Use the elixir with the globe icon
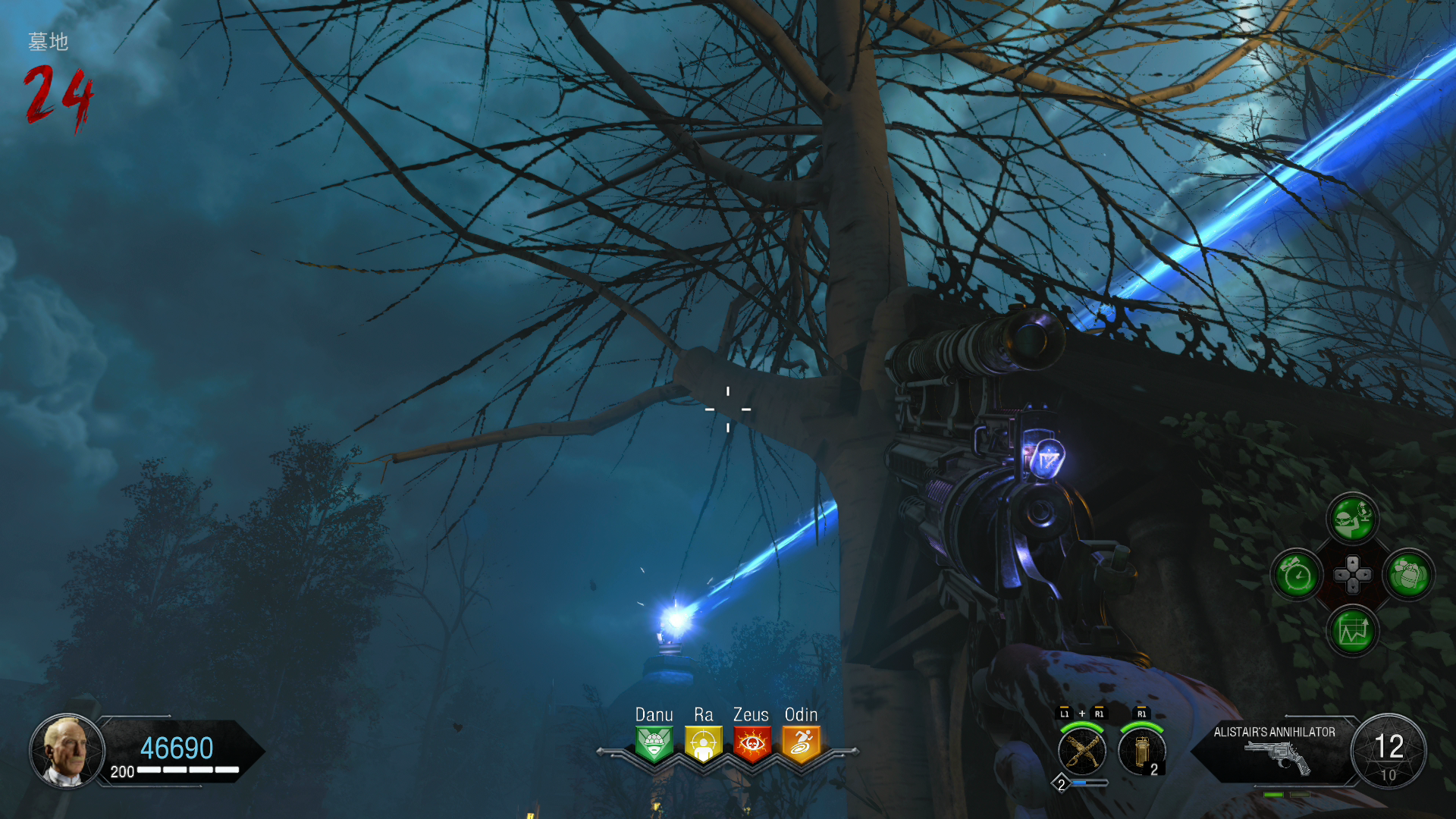 (x=1352, y=519)
